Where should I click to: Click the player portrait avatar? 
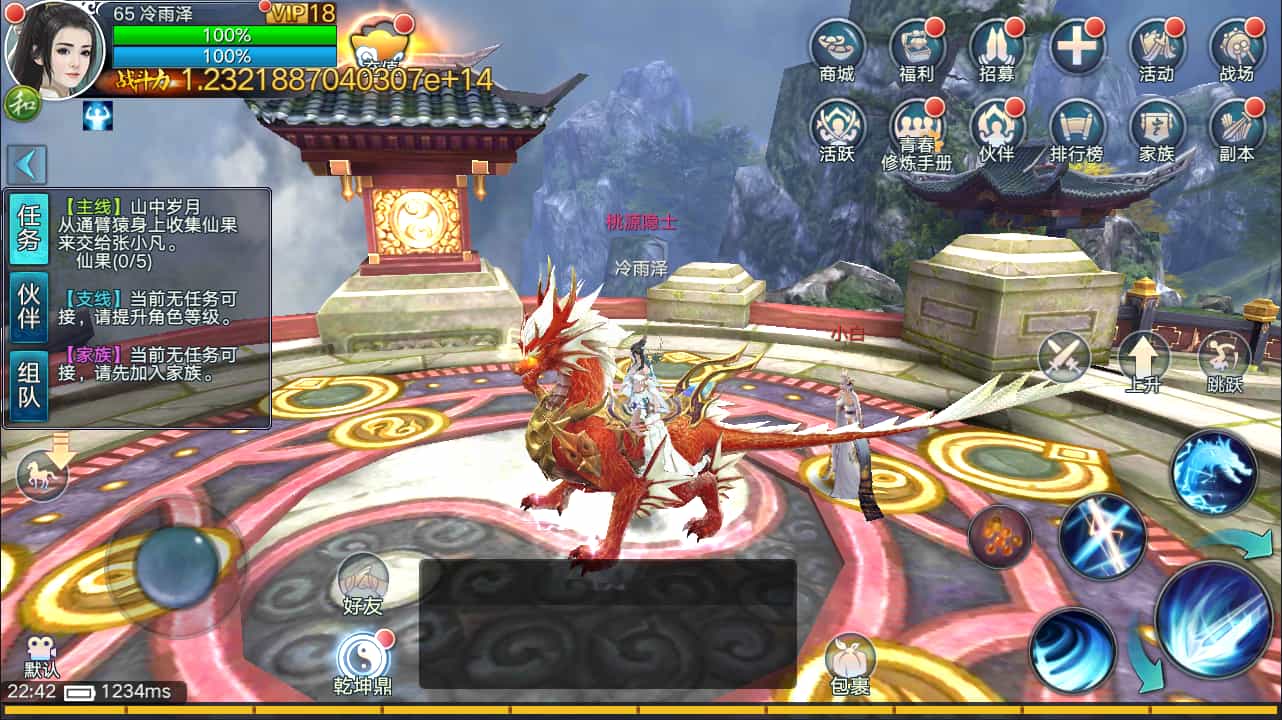pyautogui.click(x=55, y=50)
